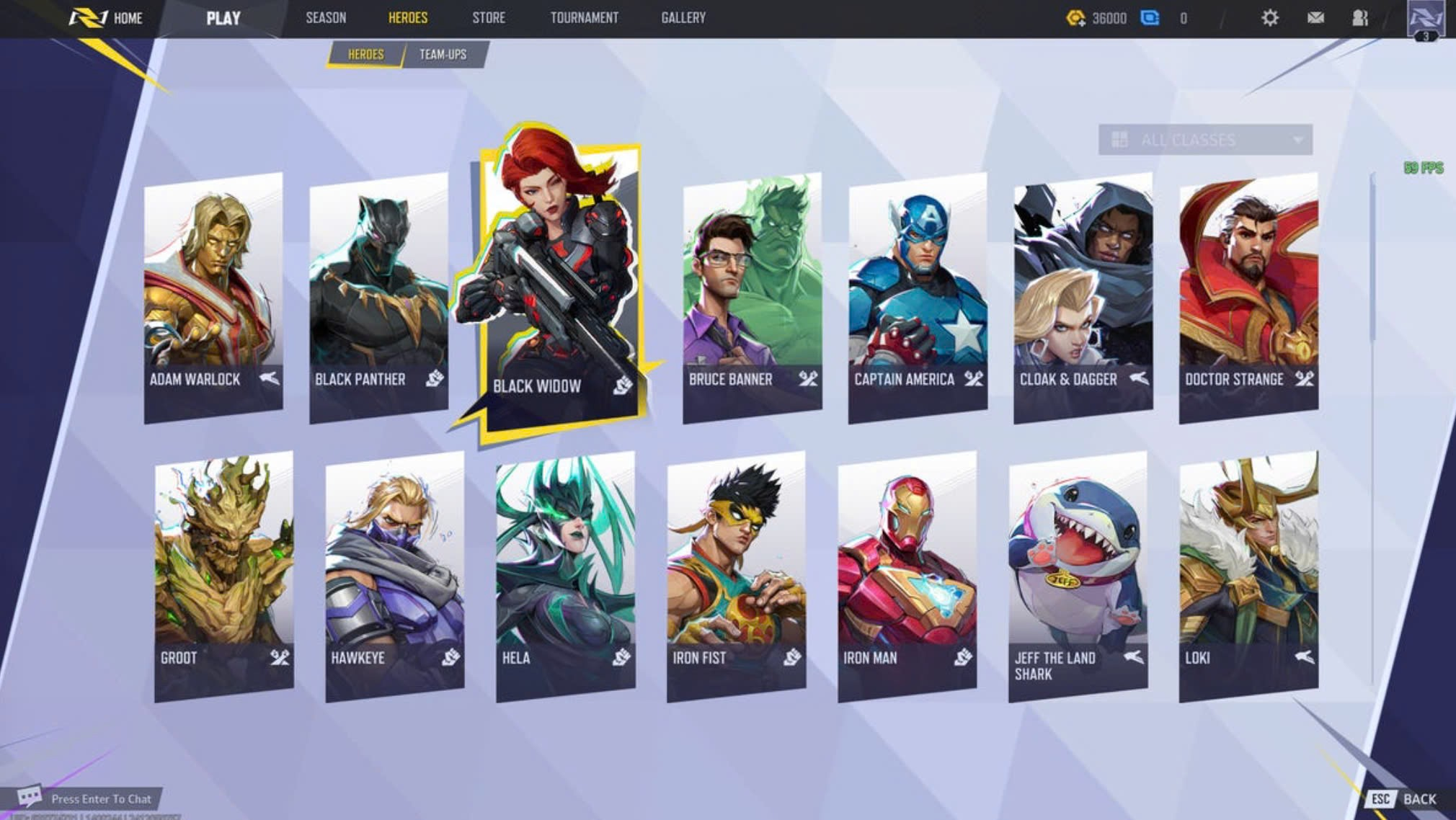The image size is (1456, 820).
Task: Select Doctor Strange from the roster
Action: (1248, 295)
